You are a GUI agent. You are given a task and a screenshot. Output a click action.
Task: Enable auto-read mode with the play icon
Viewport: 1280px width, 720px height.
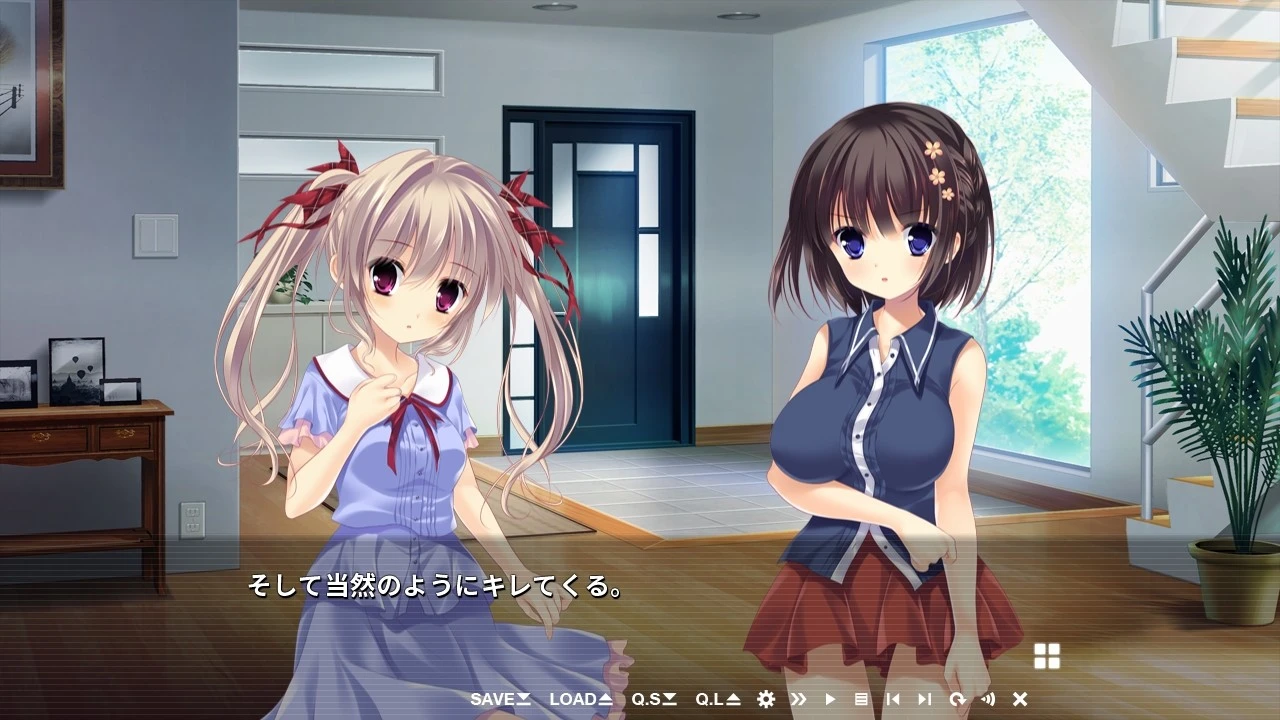tap(831, 700)
